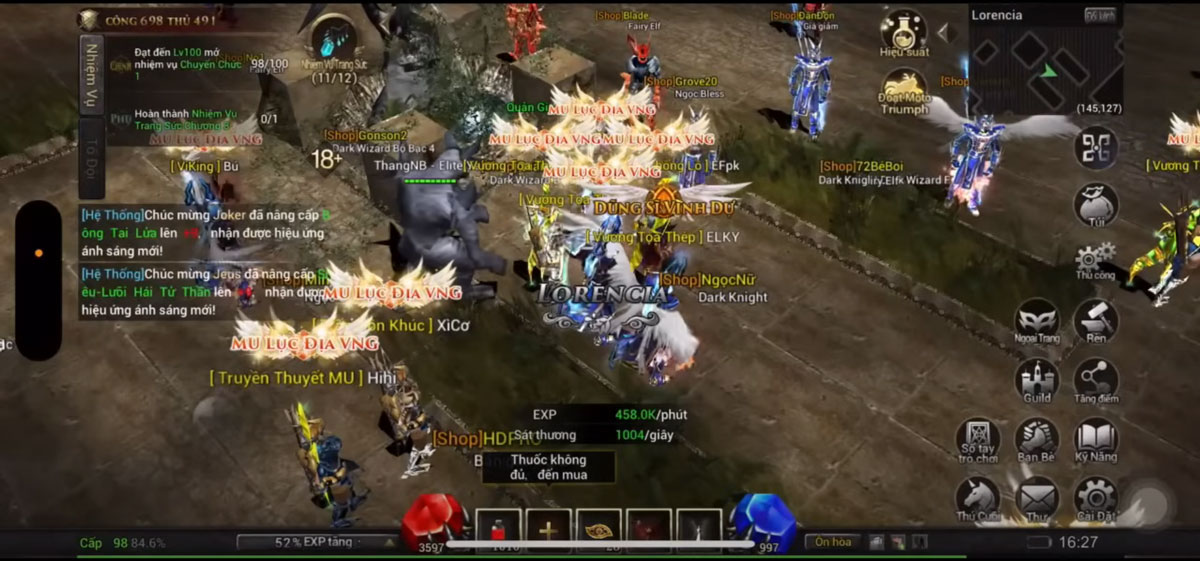The width and height of the screenshot is (1200, 561).
Task: Open the Sổ tay trò chơi handbook
Action: click(978, 440)
